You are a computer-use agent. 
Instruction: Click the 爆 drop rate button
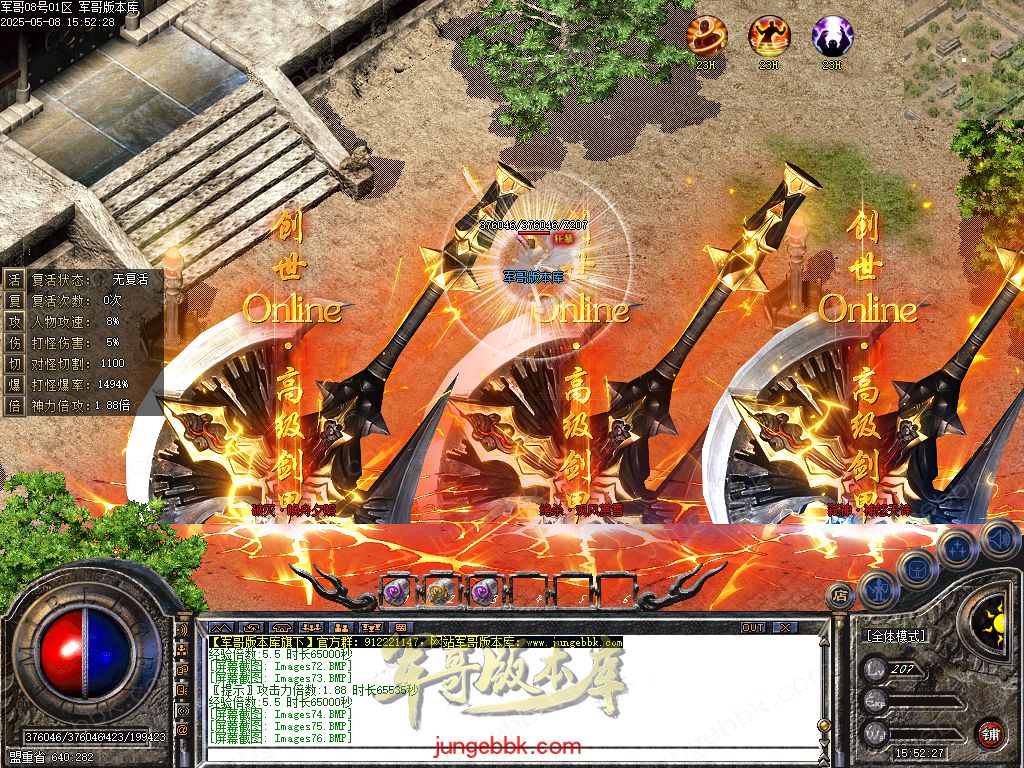pyautogui.click(x=14, y=384)
